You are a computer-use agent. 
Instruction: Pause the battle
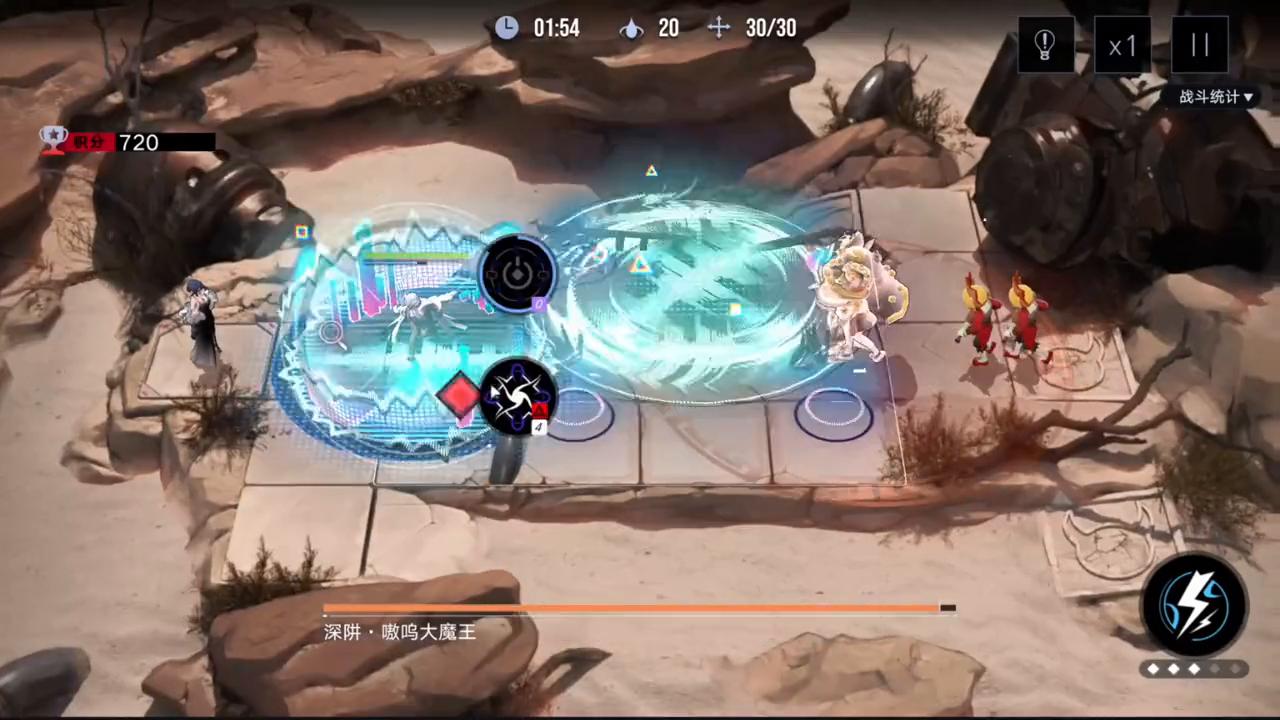pyautogui.click(x=1199, y=44)
